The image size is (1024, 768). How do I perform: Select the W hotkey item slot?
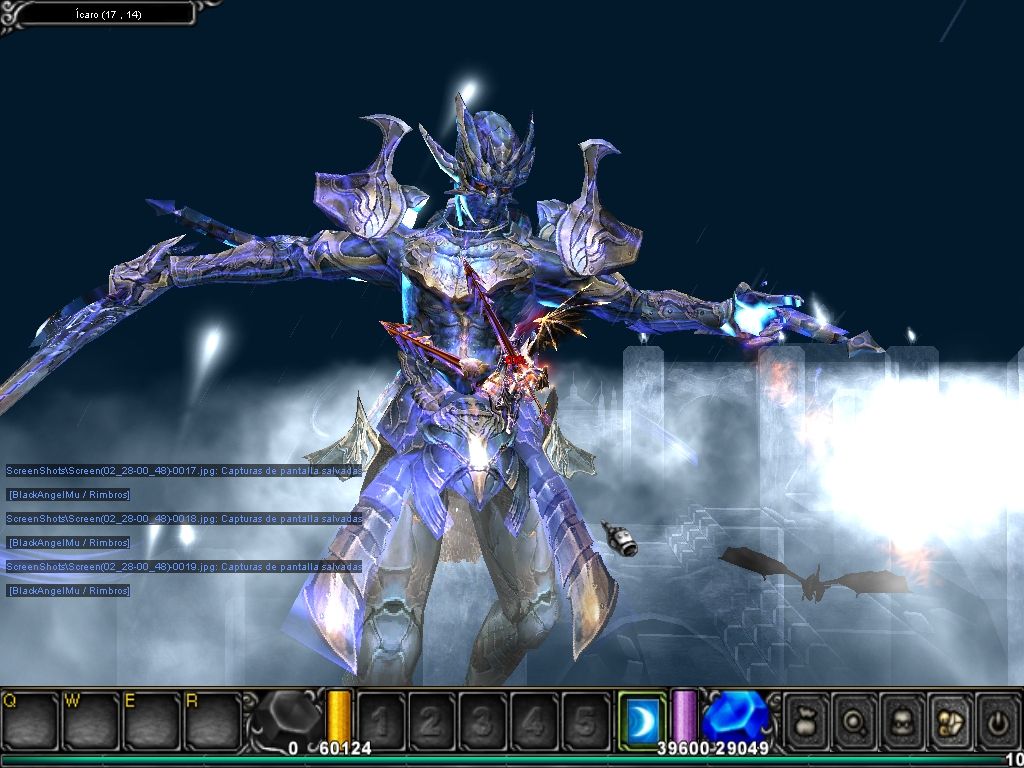click(90, 719)
